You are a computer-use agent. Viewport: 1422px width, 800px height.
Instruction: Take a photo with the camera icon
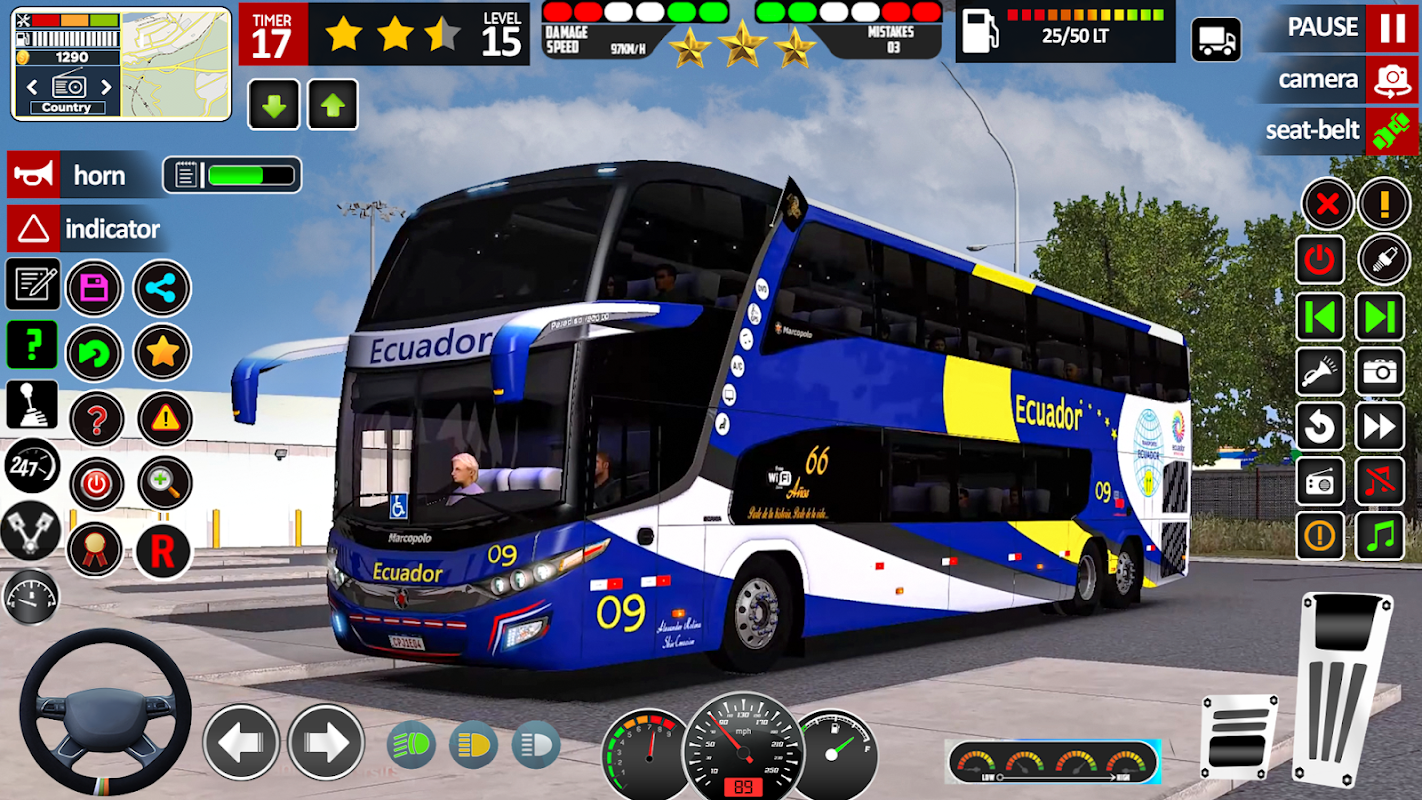point(1380,372)
